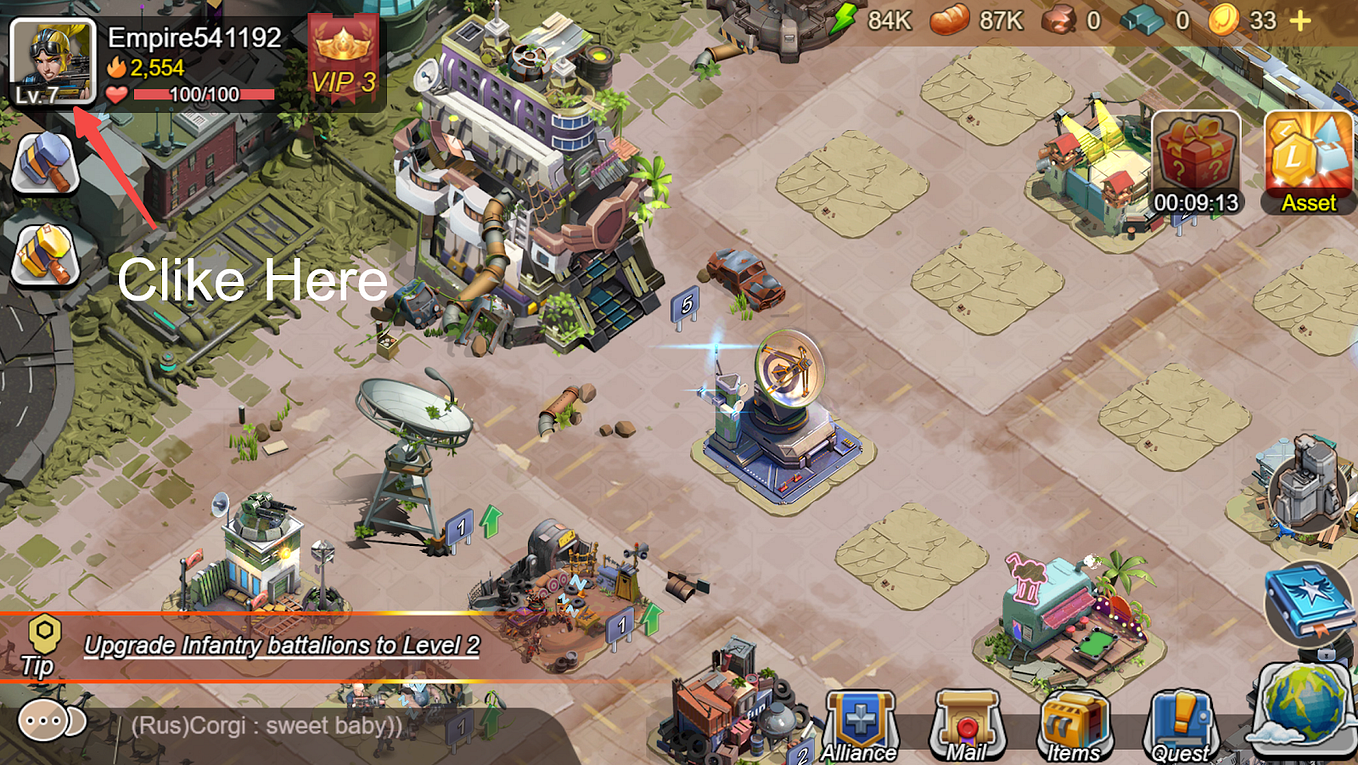This screenshot has height=765, width=1358.
Task: Select the lower golden build hammer
Action: 46,255
